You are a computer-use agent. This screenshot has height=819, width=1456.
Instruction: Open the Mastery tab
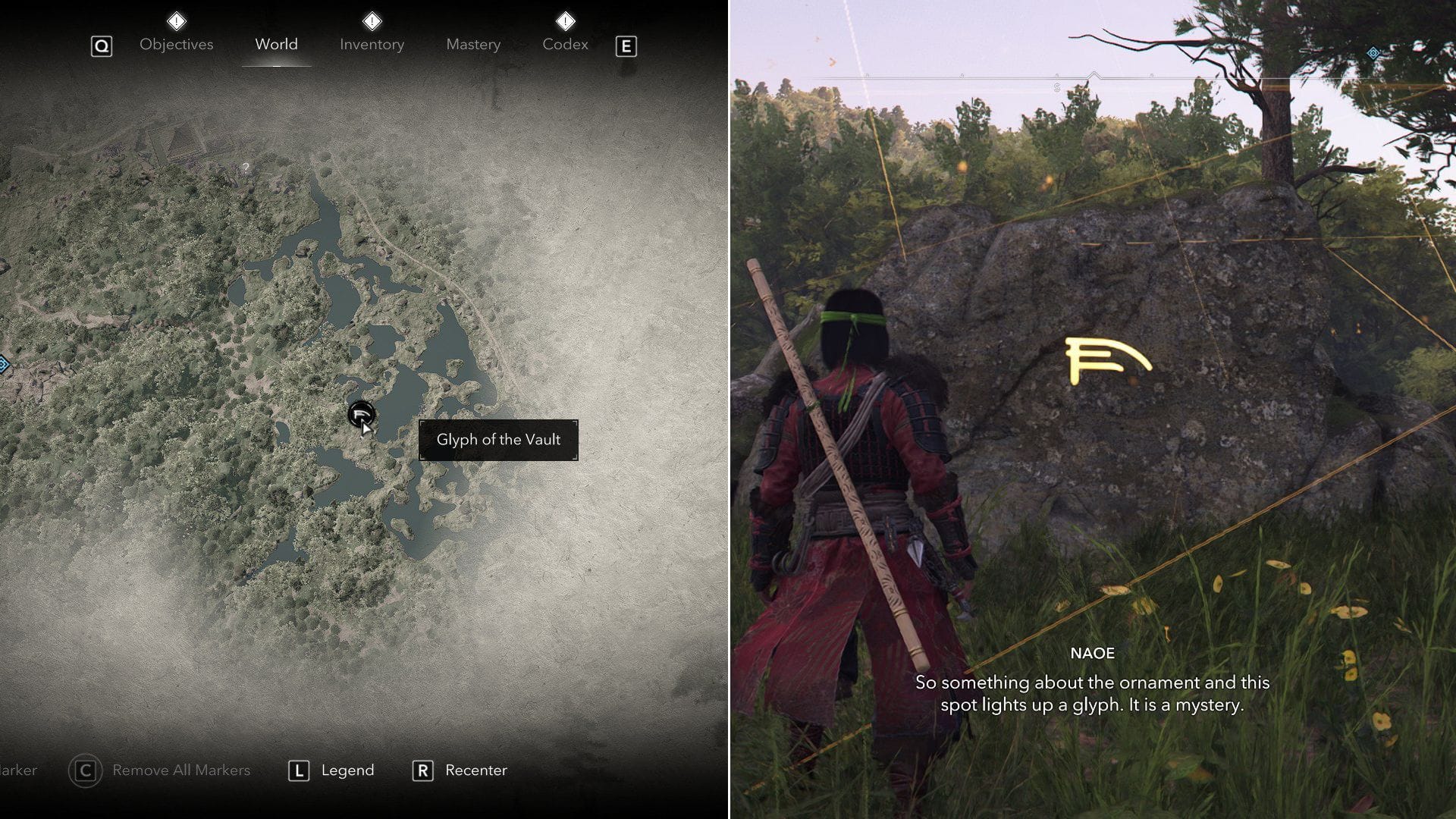472,44
